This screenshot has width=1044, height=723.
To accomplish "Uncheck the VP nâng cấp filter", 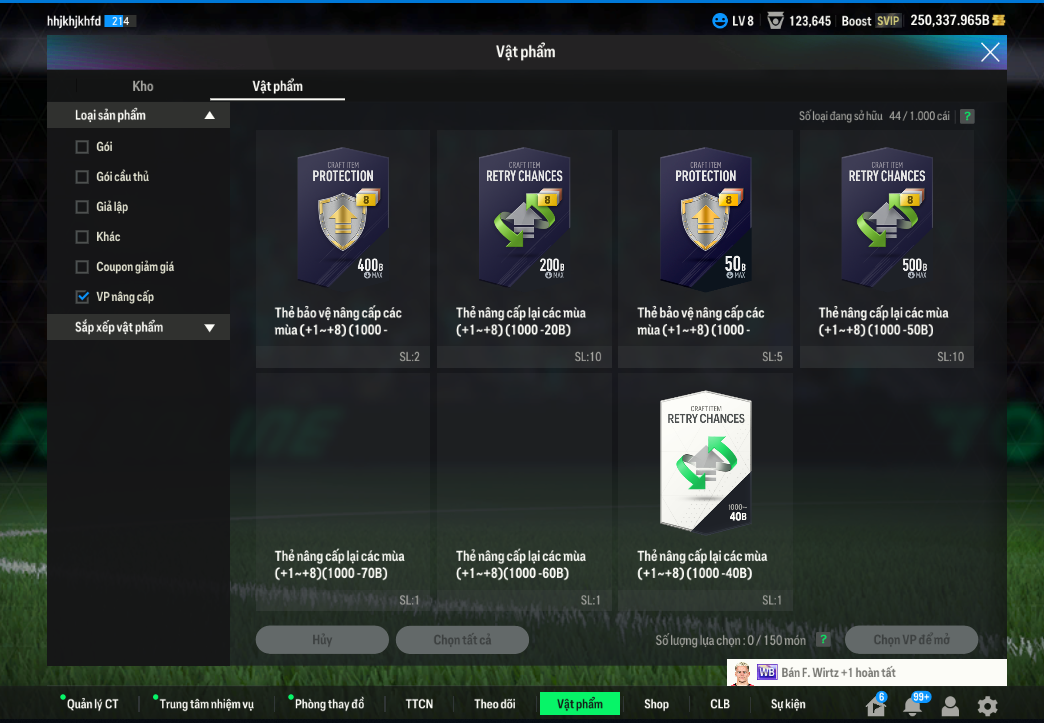I will tap(82, 297).
